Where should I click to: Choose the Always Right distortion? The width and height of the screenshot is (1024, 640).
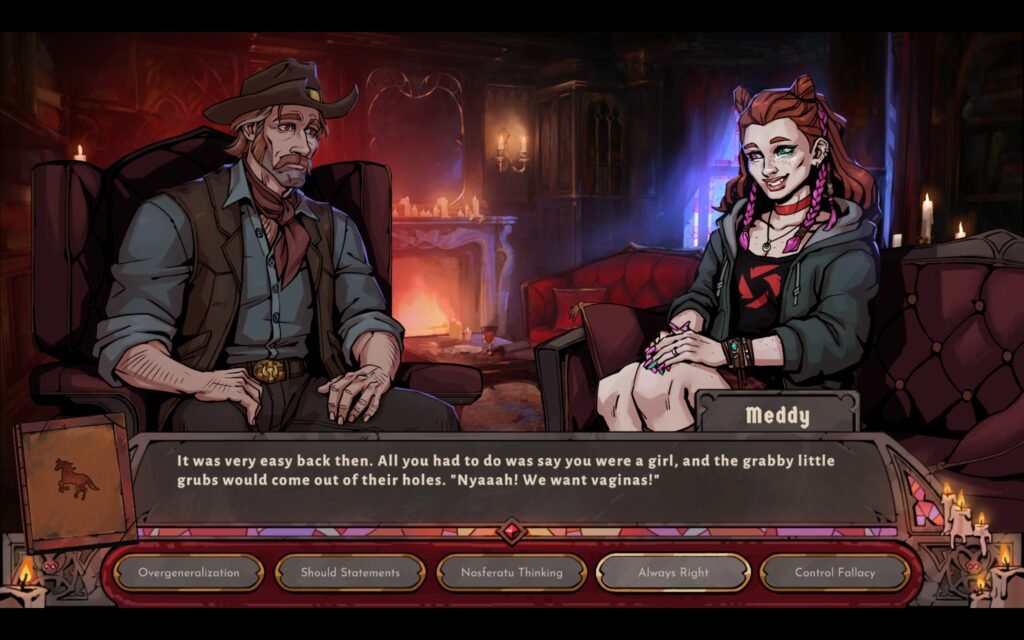point(673,573)
